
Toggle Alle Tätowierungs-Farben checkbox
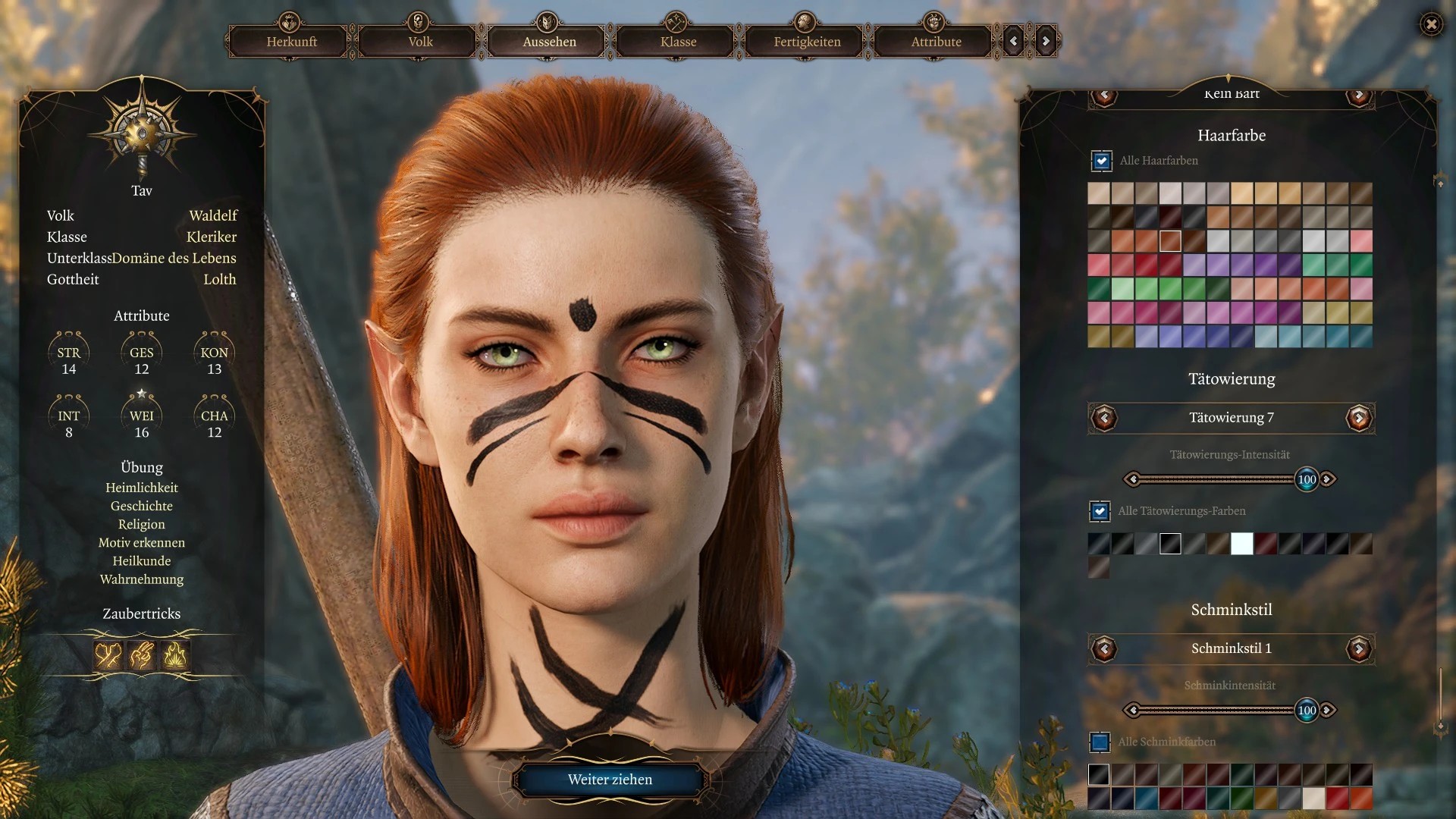click(x=1100, y=511)
